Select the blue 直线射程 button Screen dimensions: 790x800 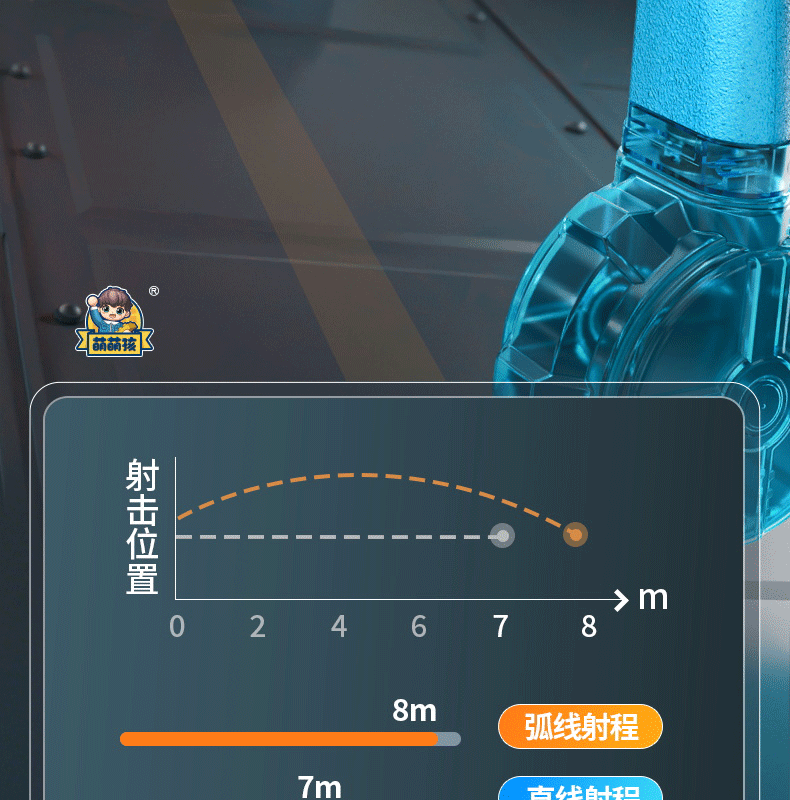tap(580, 790)
